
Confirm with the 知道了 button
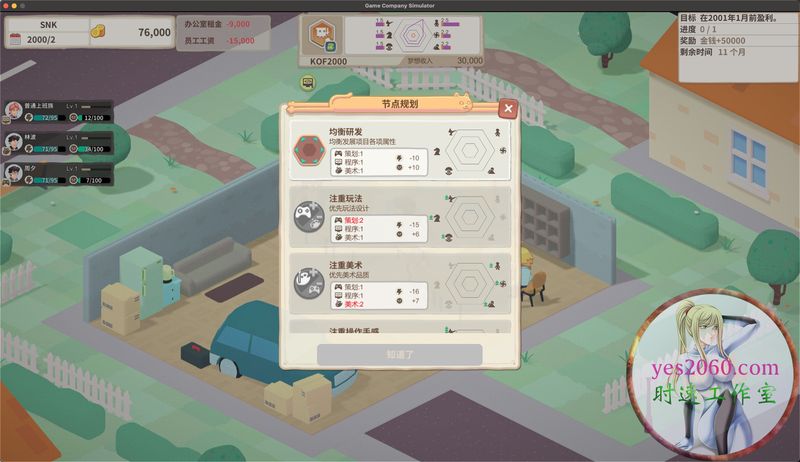pyautogui.click(x=400, y=354)
